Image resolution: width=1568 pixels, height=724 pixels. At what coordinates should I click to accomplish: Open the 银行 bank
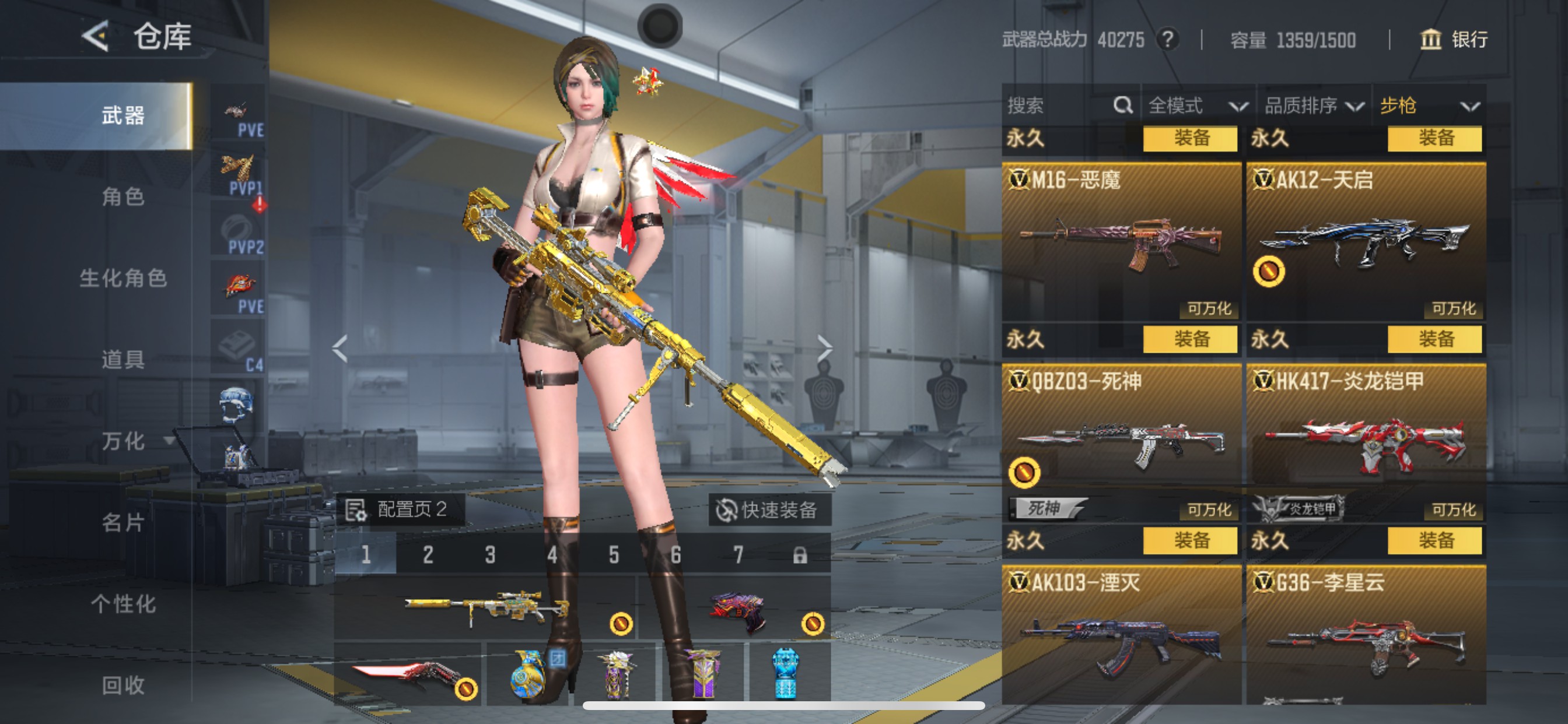(x=1454, y=40)
